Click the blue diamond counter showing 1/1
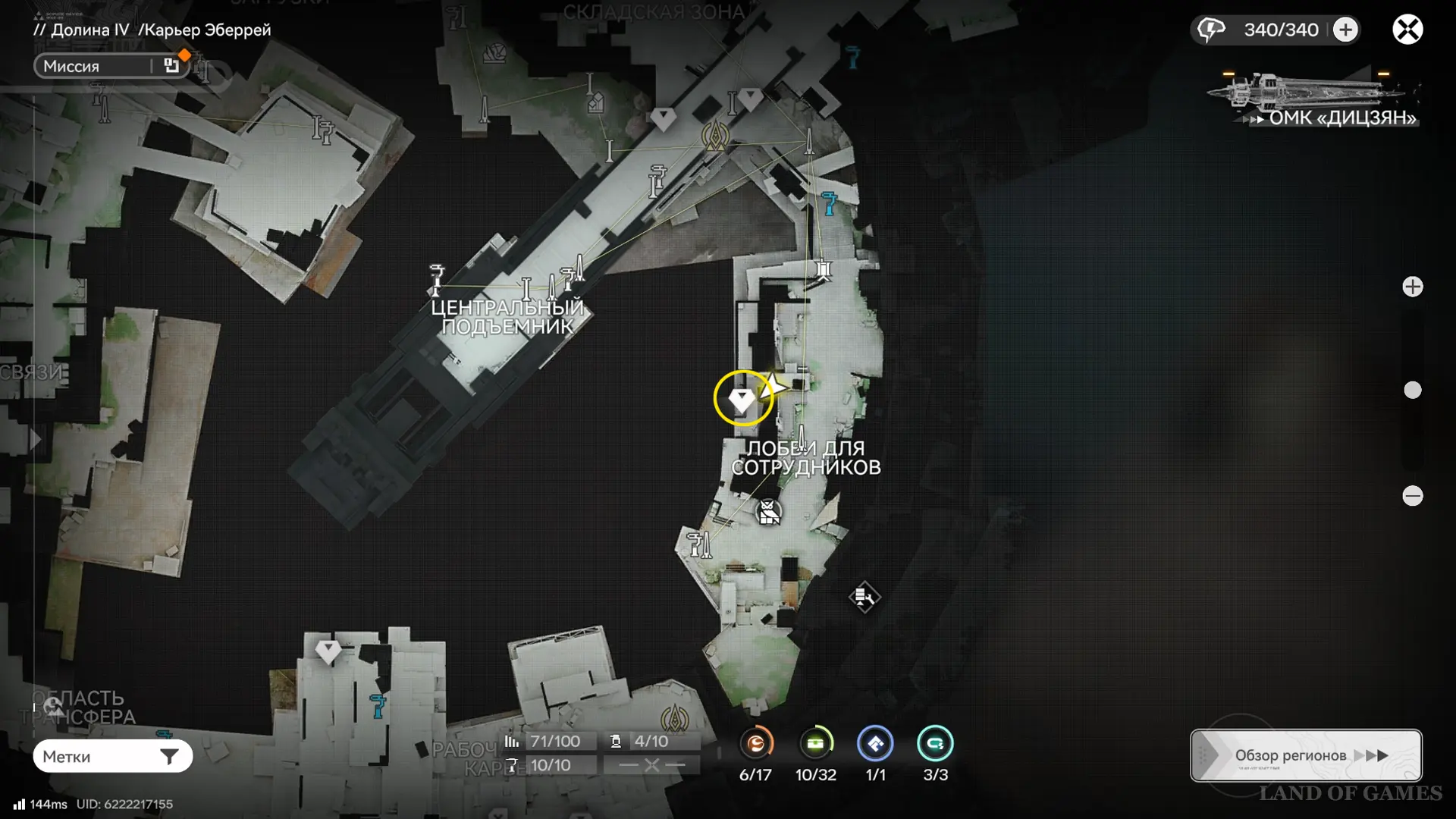1456x819 pixels. click(x=875, y=744)
